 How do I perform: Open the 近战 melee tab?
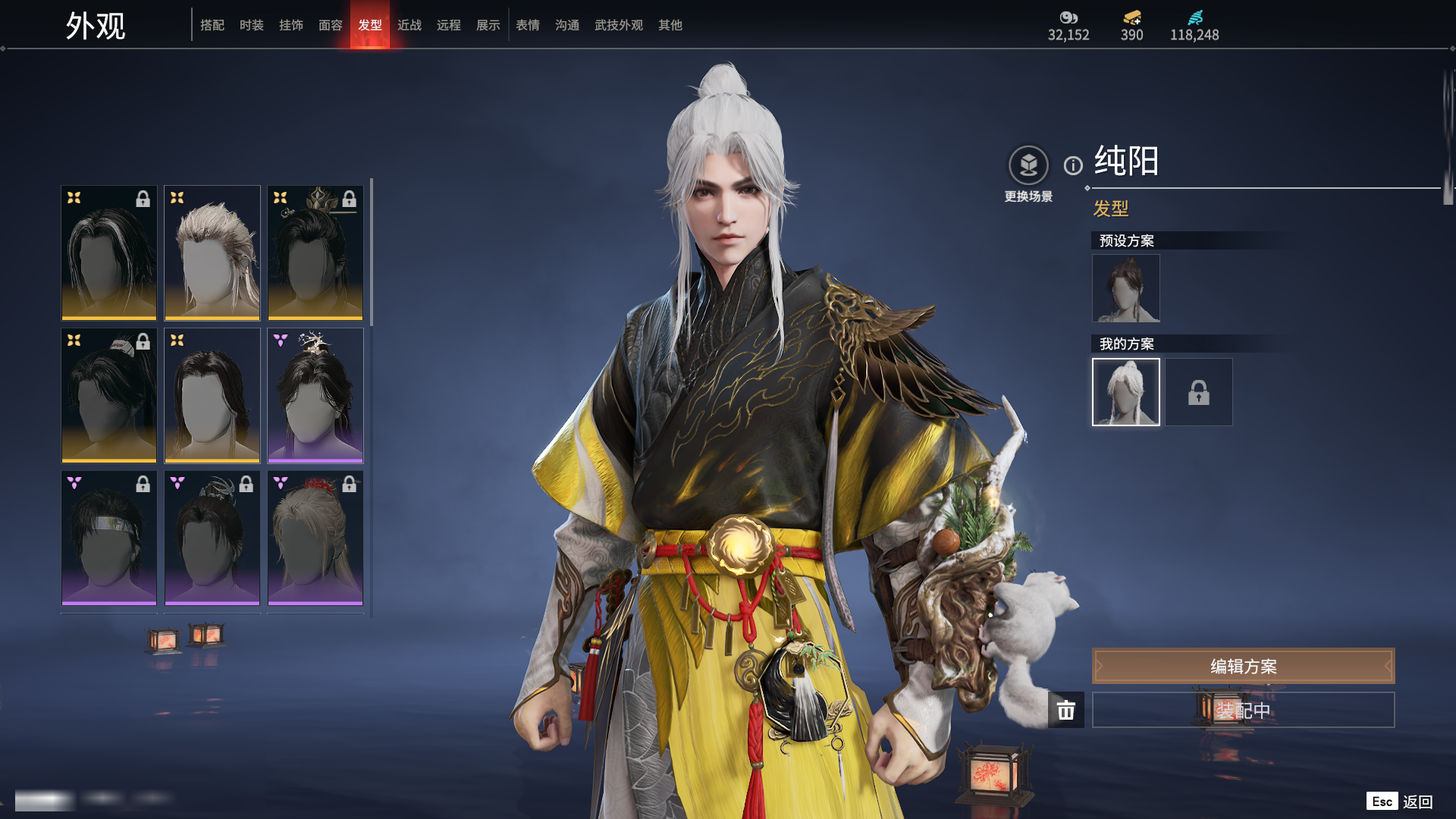click(x=409, y=25)
